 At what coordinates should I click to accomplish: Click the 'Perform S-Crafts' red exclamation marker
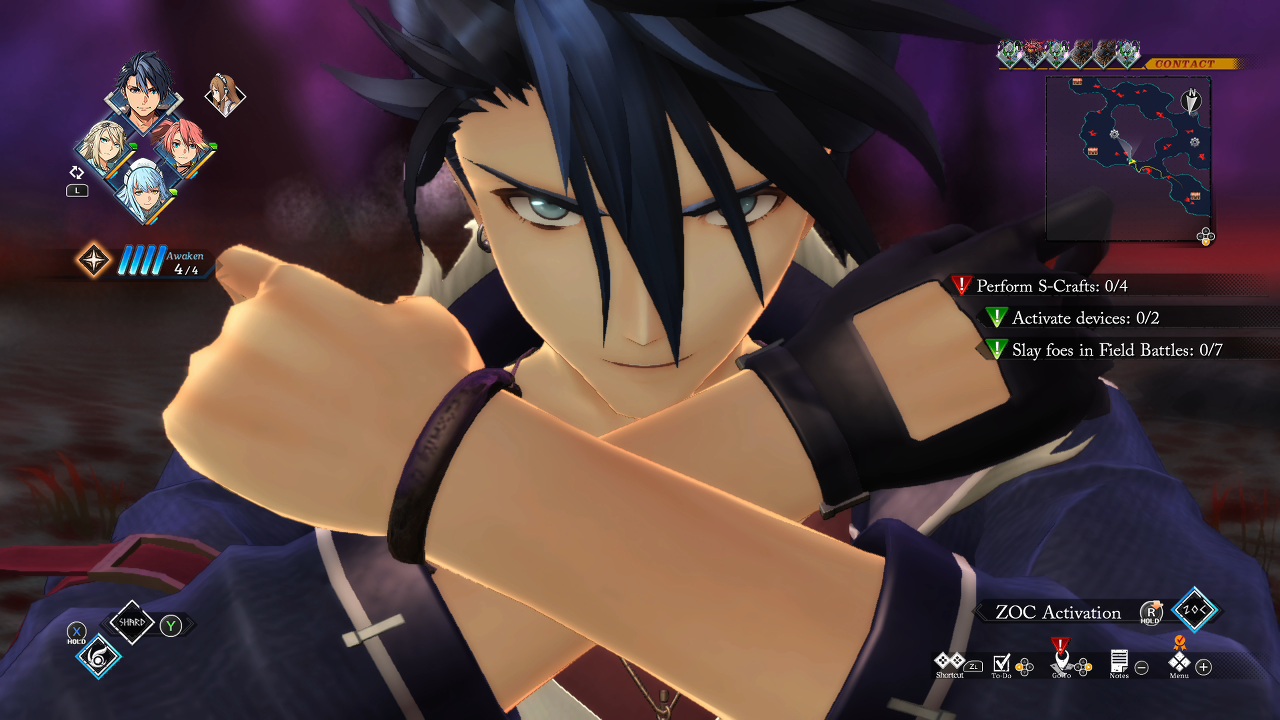[962, 287]
